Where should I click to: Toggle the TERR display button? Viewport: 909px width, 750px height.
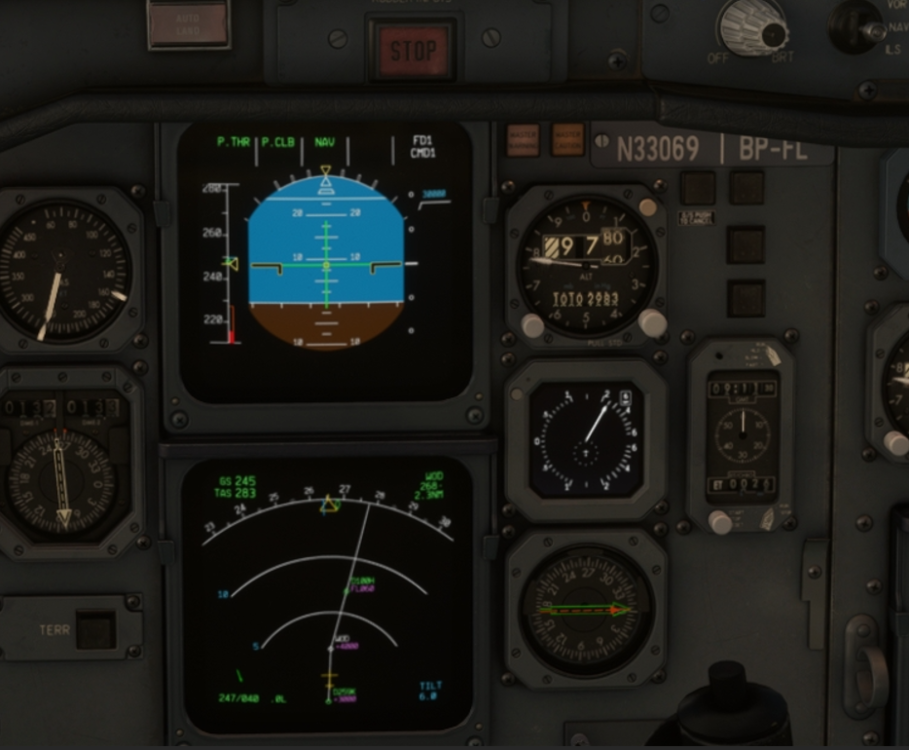pyautogui.click(x=96, y=629)
